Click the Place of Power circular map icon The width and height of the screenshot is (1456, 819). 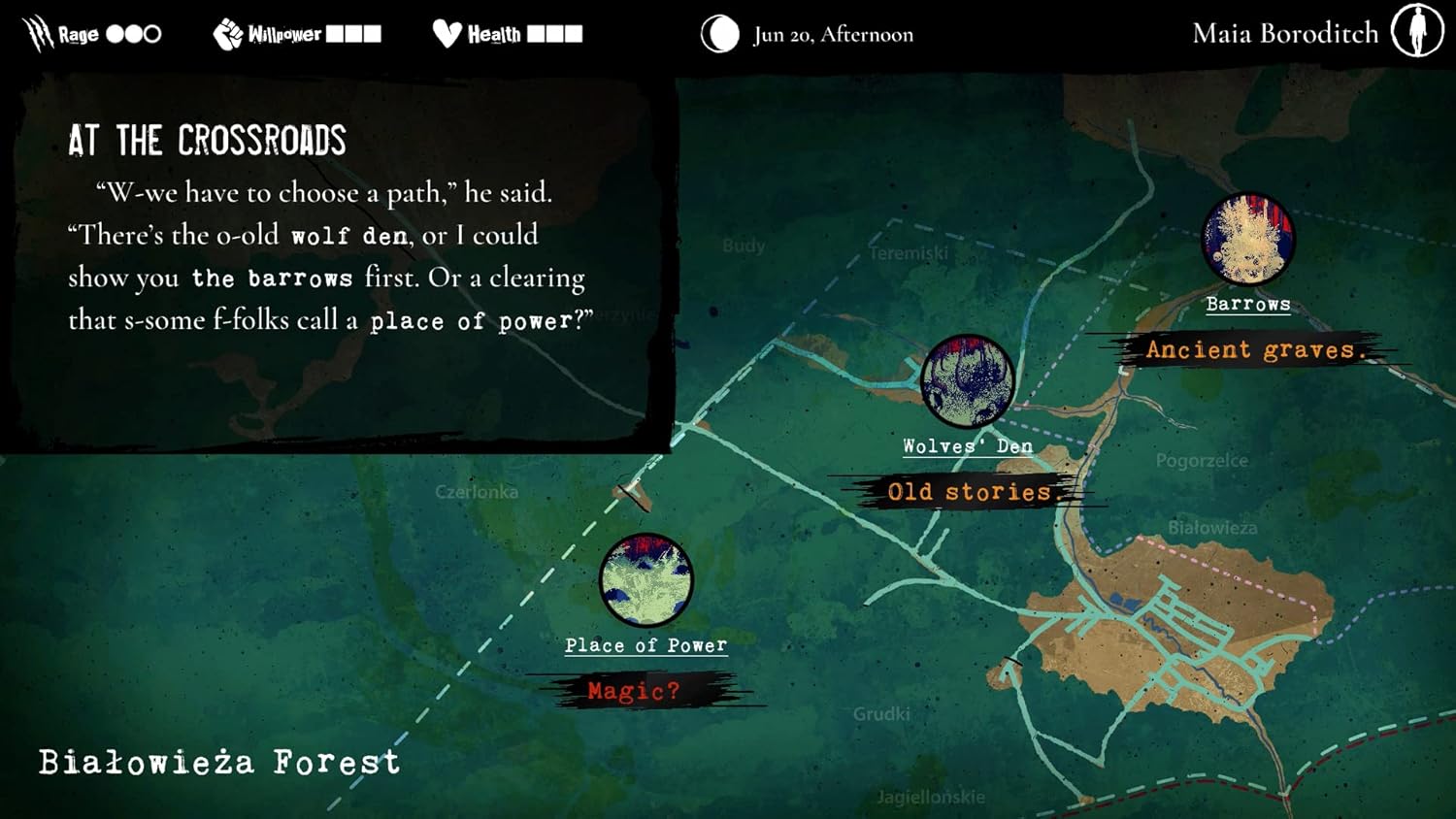pos(646,580)
